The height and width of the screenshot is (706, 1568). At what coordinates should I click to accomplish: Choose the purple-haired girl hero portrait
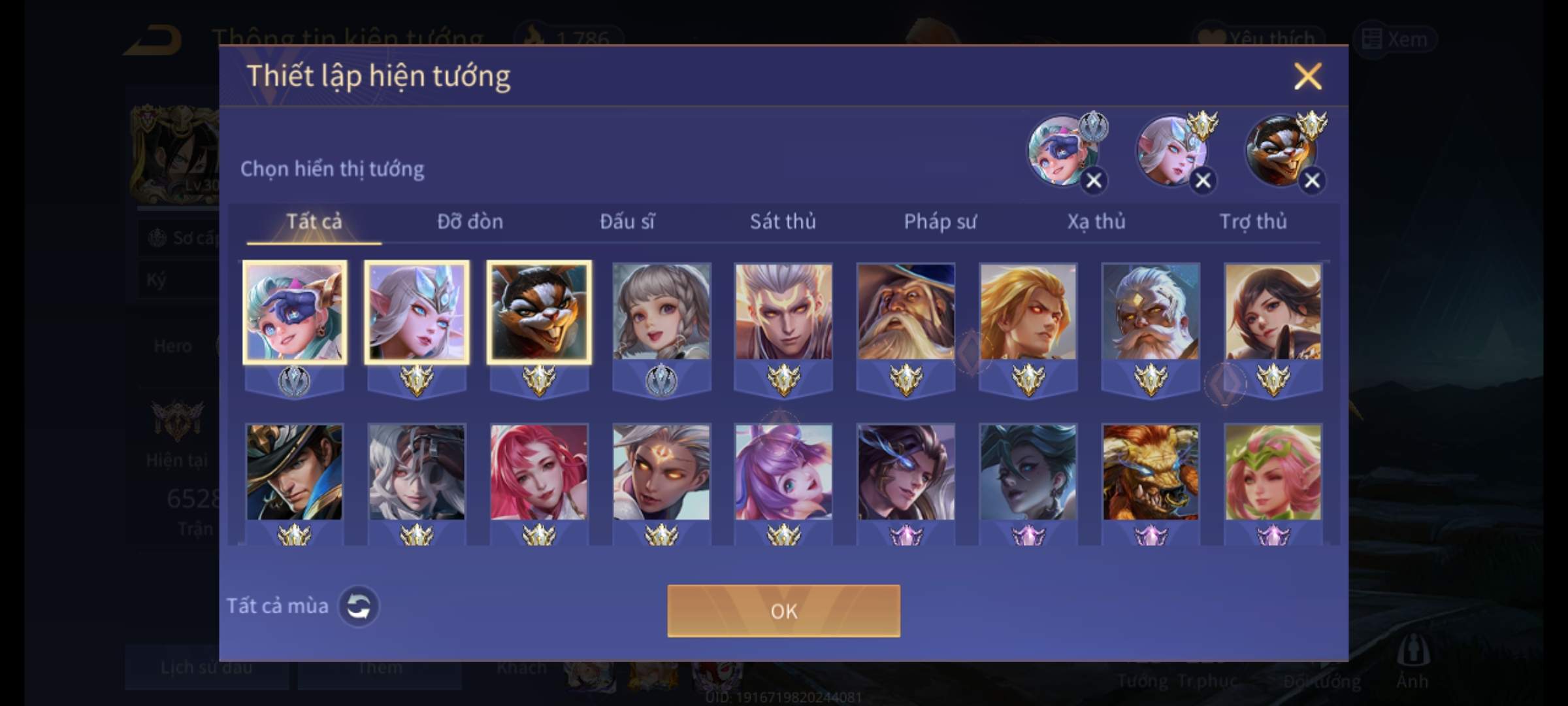pos(783,472)
